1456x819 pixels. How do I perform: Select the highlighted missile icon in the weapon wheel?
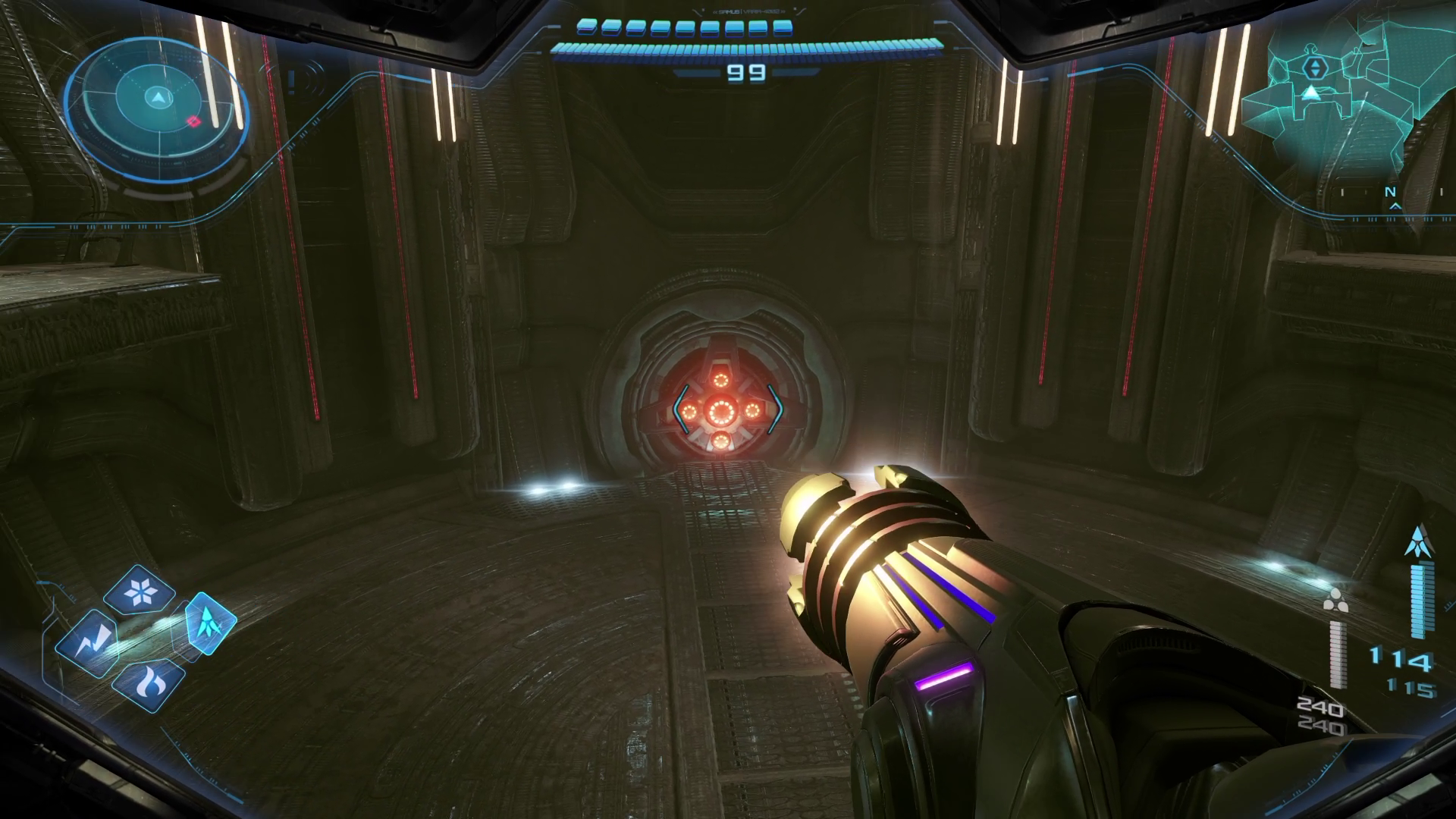click(x=210, y=623)
